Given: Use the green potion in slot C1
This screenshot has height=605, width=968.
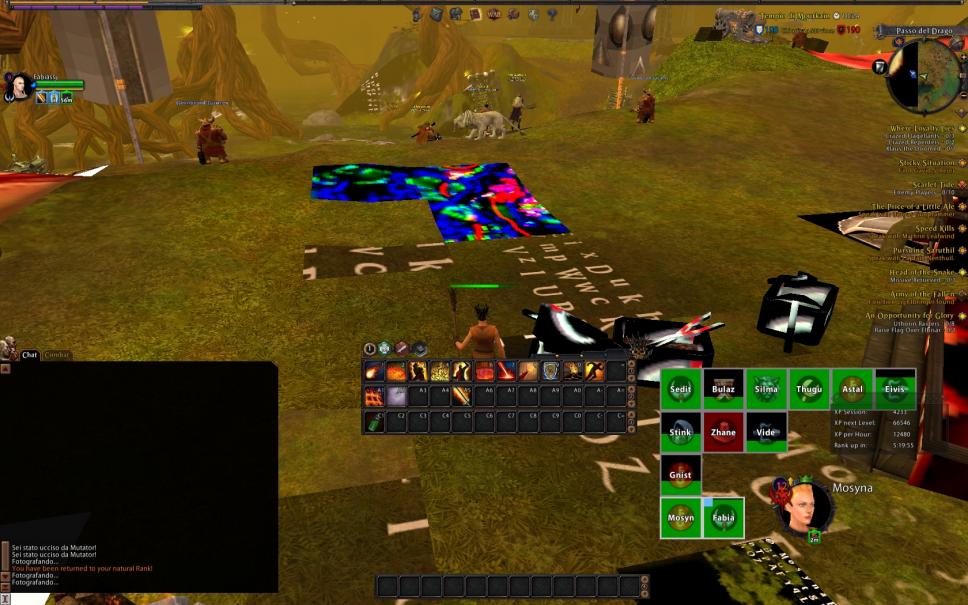Looking at the screenshot, I should tap(374, 421).
